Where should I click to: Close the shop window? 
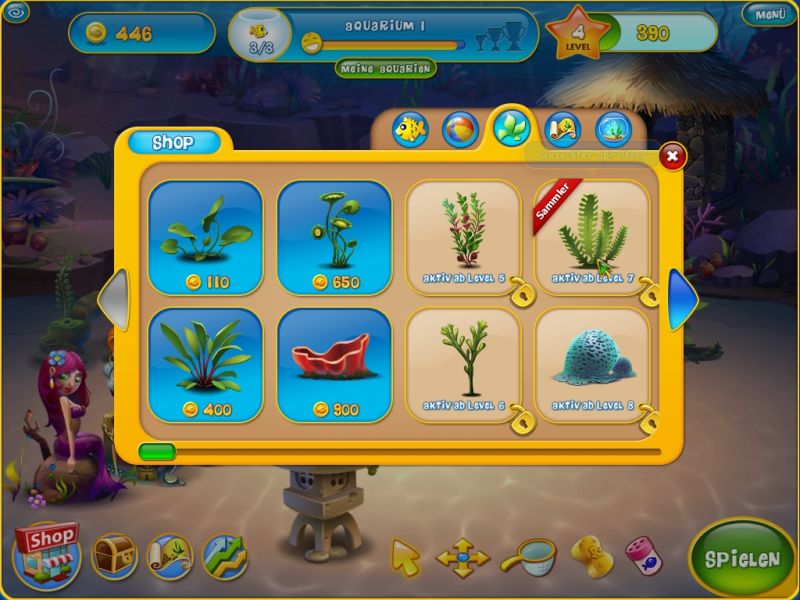pyautogui.click(x=673, y=156)
